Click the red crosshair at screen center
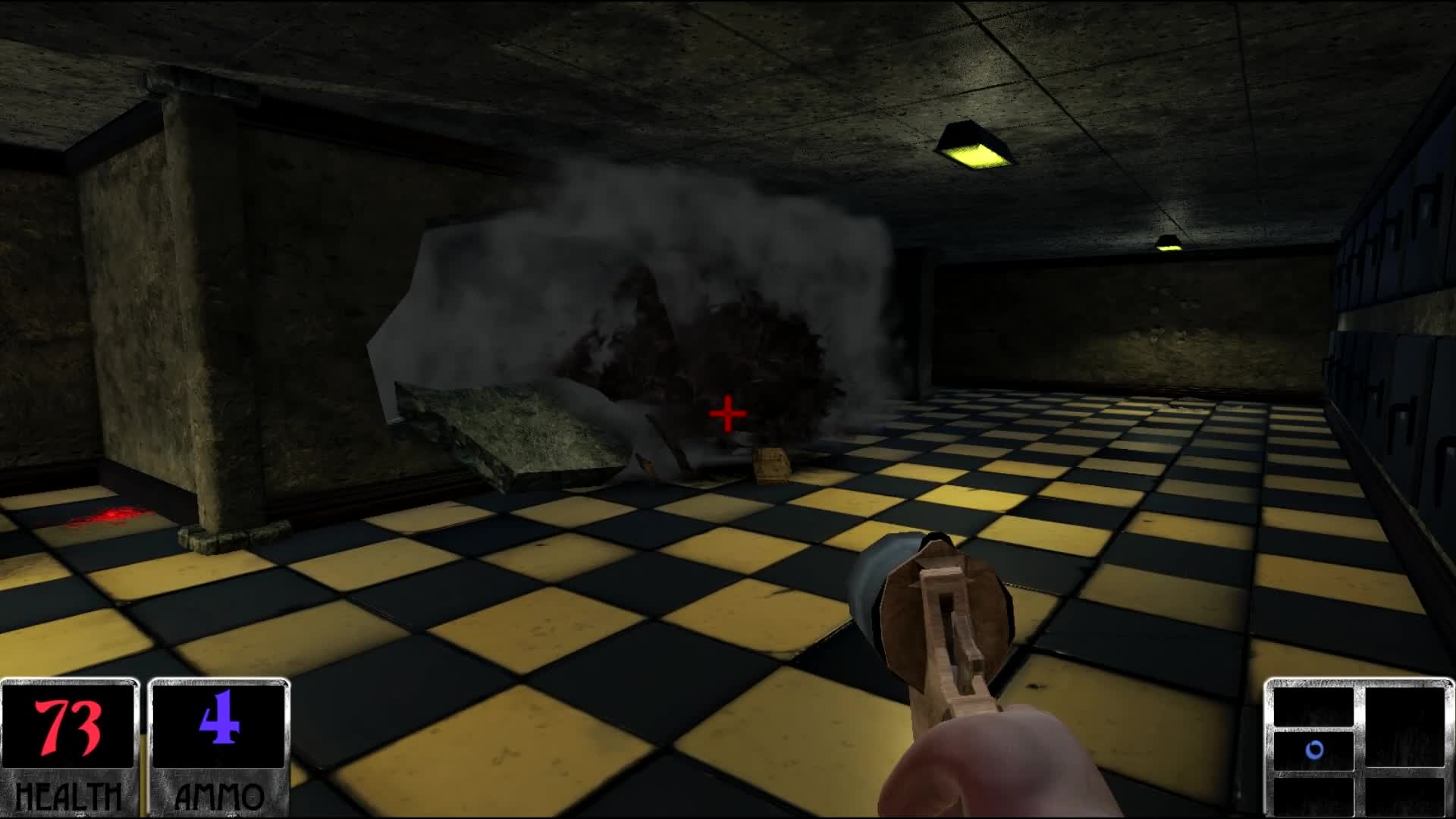The width and height of the screenshot is (1456, 819). click(x=726, y=413)
